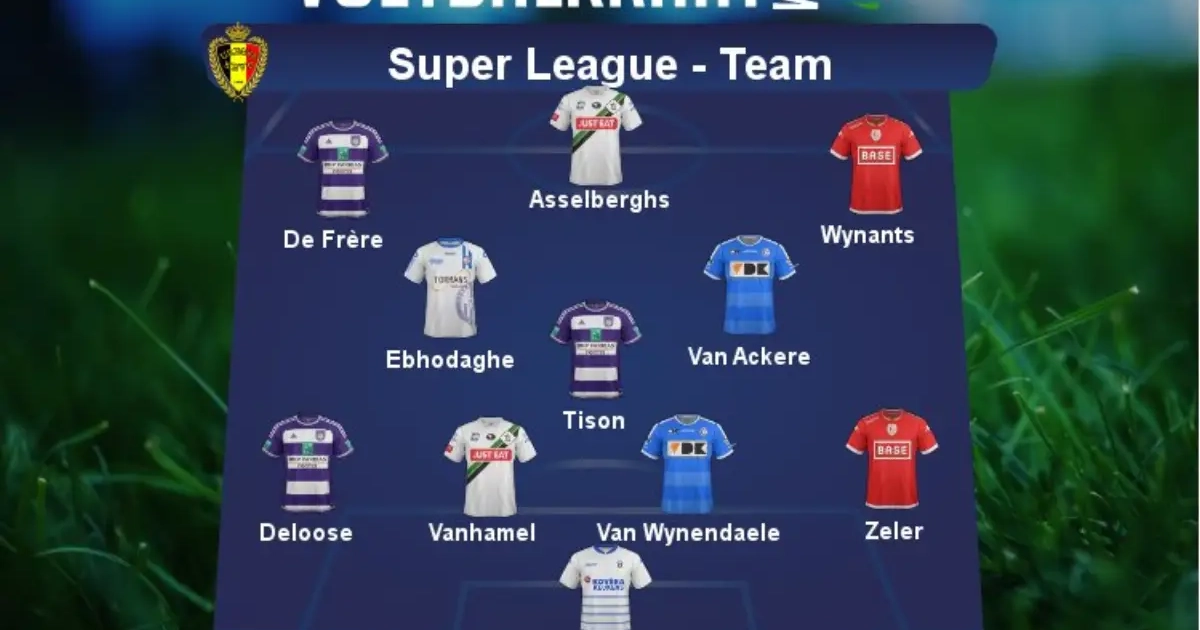Select Asselberghs' white striker shirt

tap(595, 133)
